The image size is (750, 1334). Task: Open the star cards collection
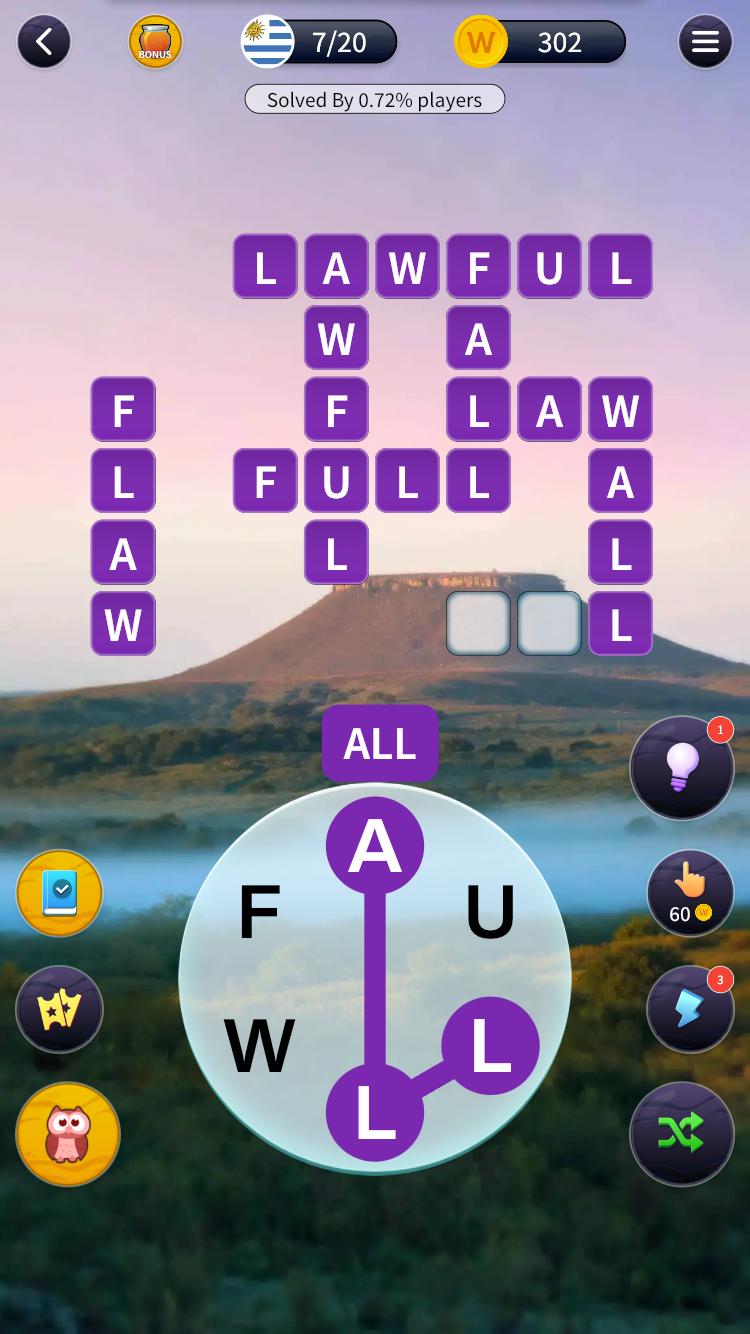point(60,1009)
